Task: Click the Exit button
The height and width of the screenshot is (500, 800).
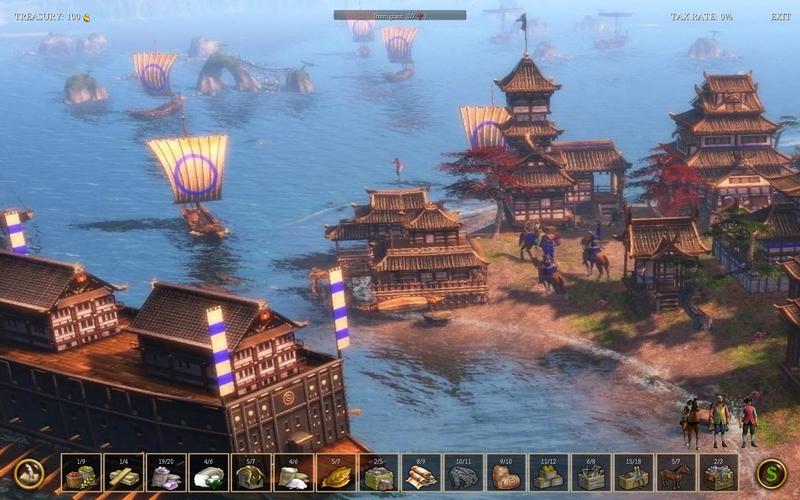Action: coord(780,17)
